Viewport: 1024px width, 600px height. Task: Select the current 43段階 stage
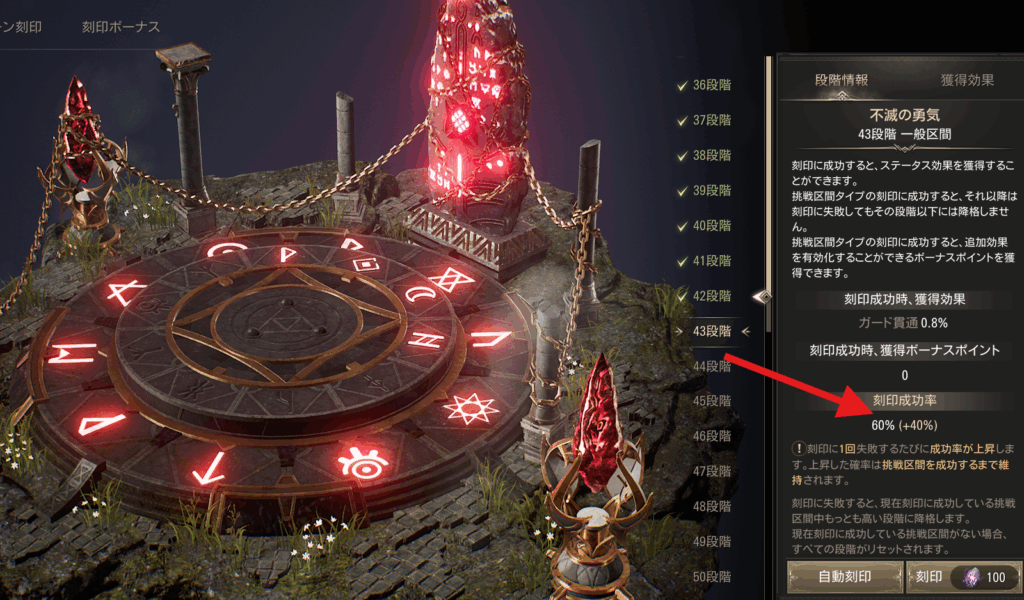pos(711,331)
